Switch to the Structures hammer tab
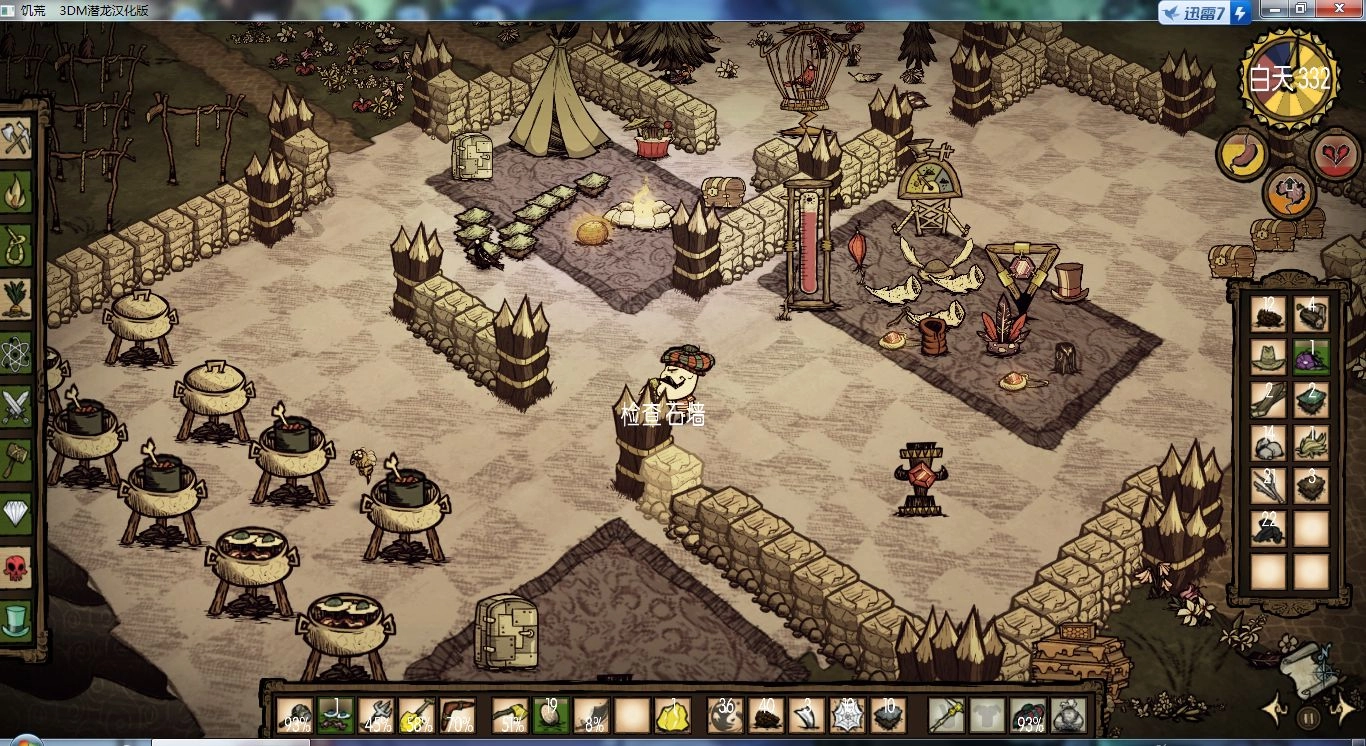This screenshot has width=1366, height=746. 17,460
